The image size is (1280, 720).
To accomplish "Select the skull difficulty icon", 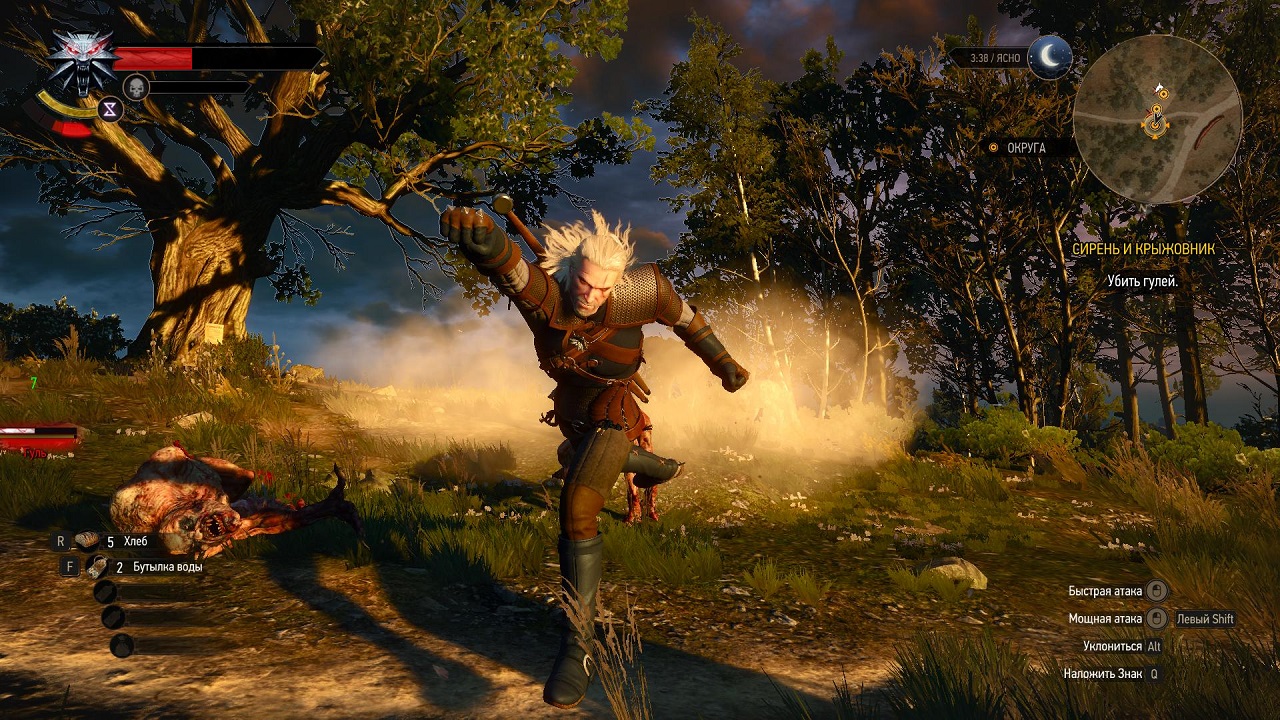I will point(135,88).
